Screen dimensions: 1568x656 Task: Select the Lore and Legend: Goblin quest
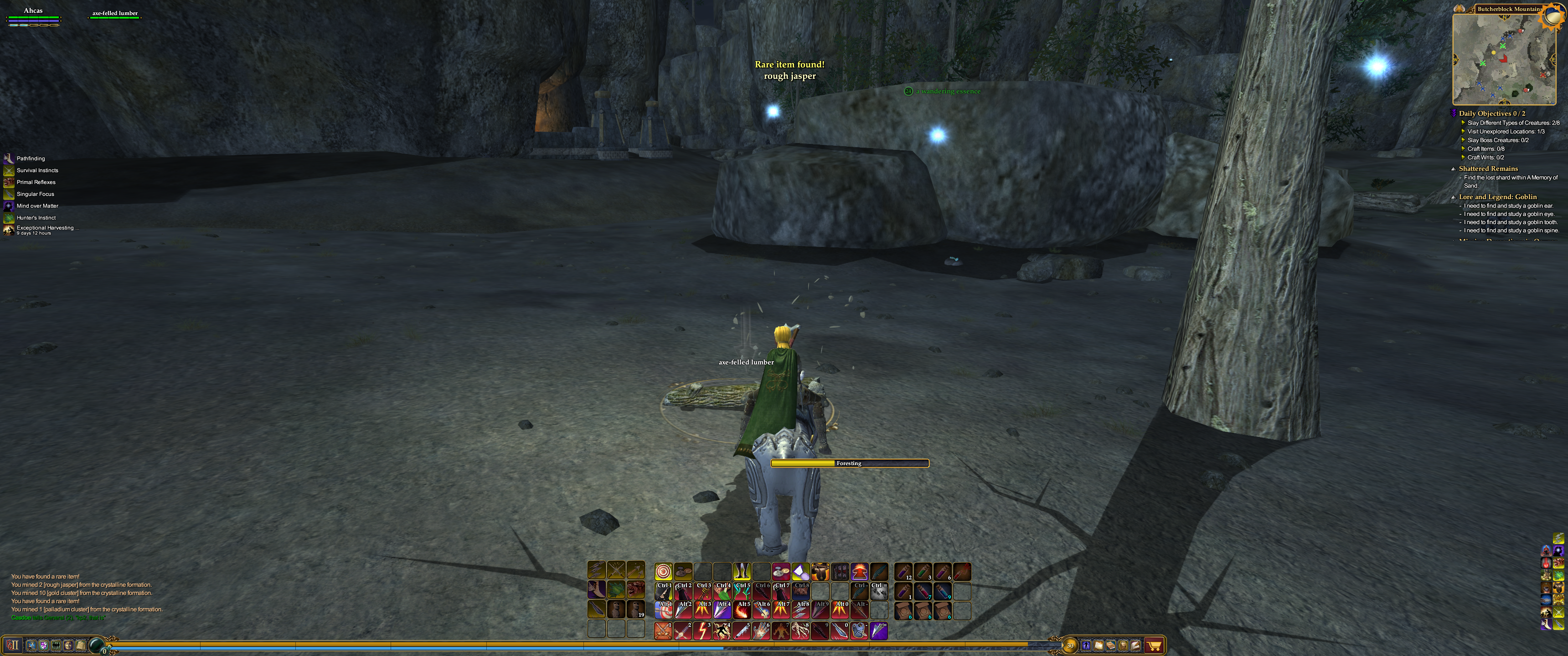click(1497, 196)
